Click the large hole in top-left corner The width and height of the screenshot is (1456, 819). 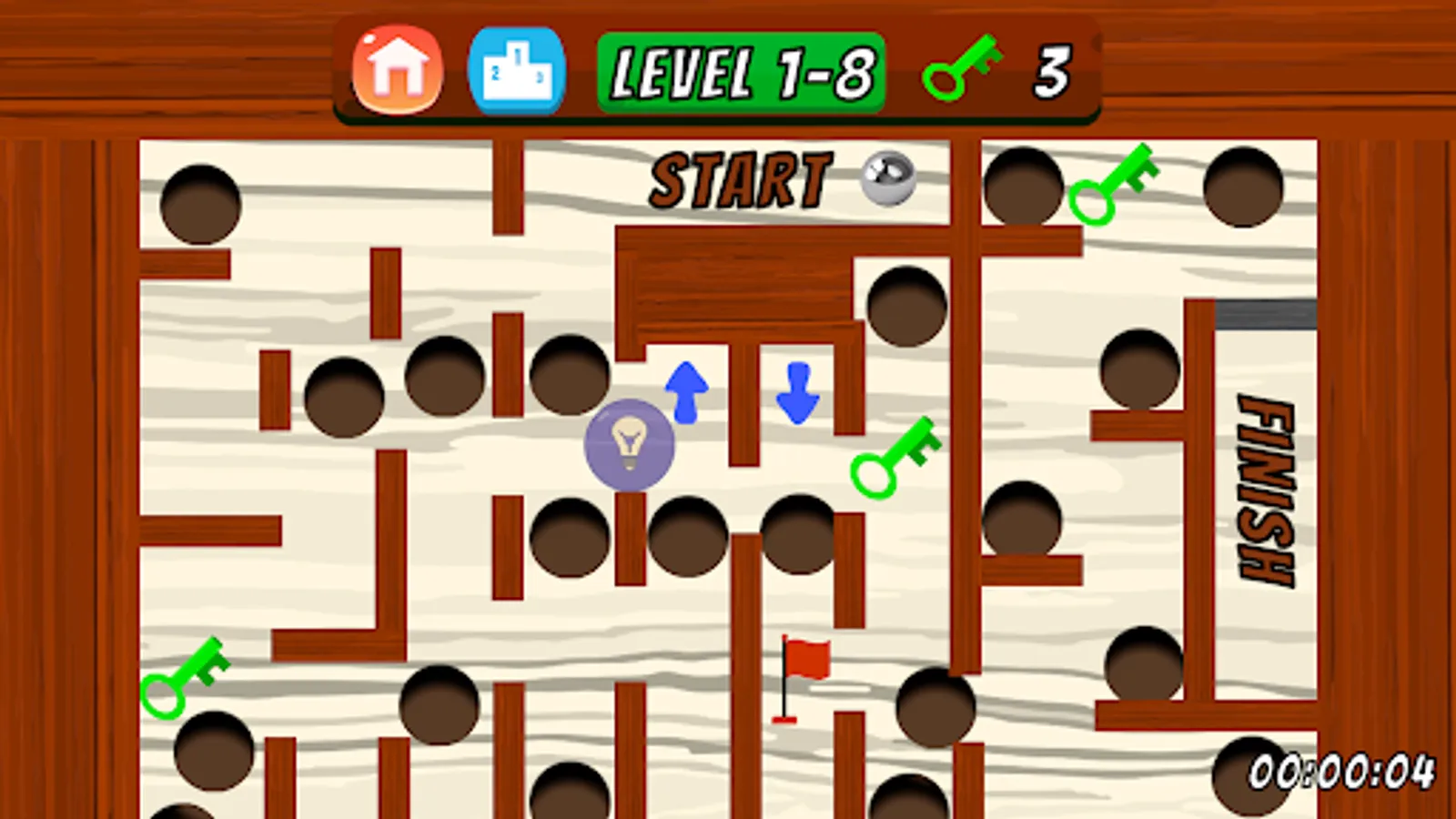click(x=199, y=204)
